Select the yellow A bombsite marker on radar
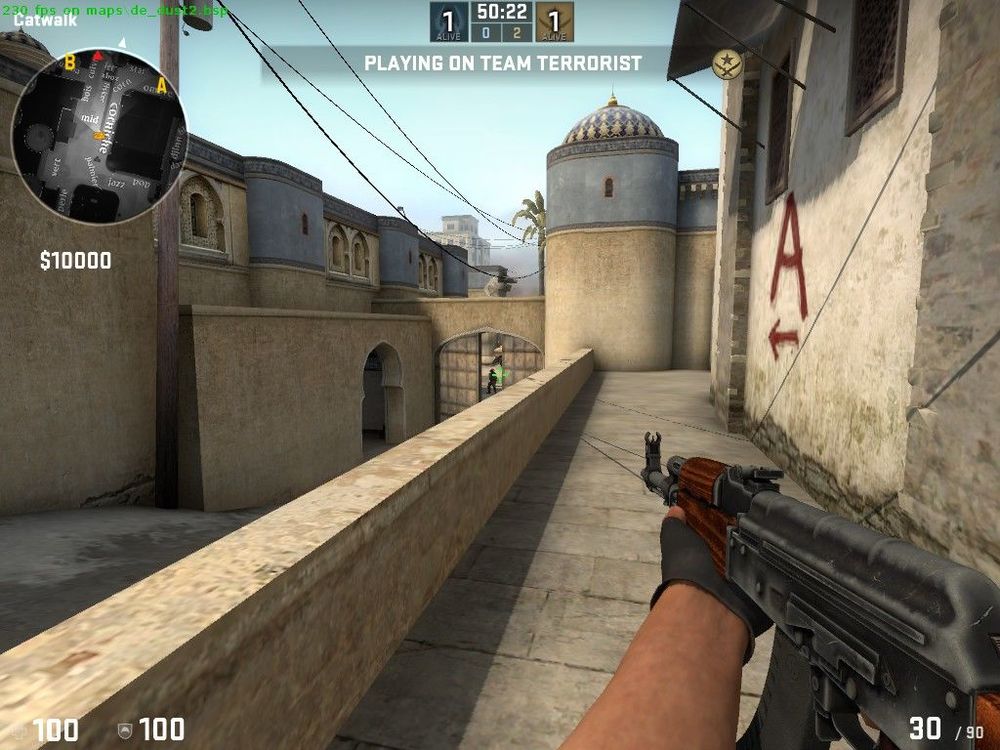The image size is (1000, 750). click(x=162, y=85)
